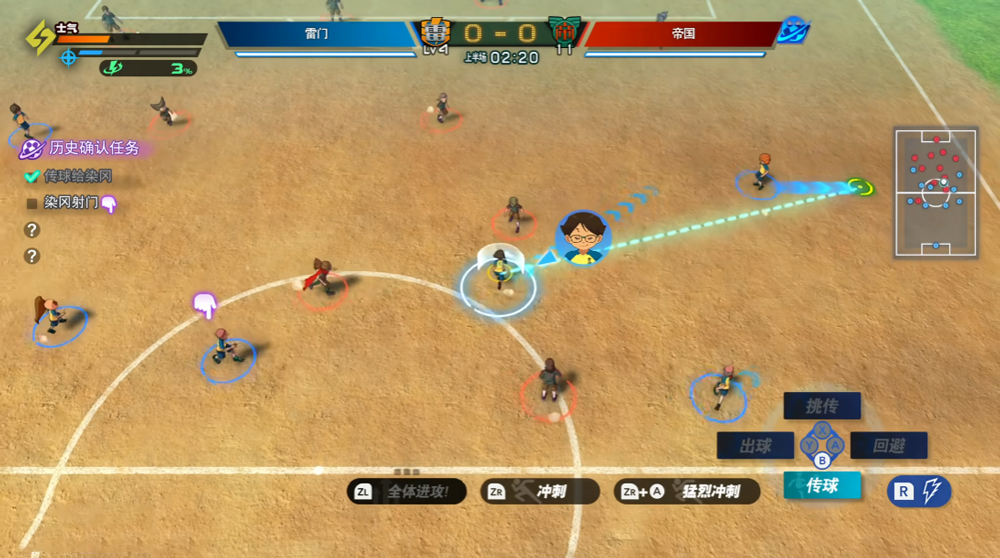The width and height of the screenshot is (1000, 558).
Task: Activate the 冲刺 sprint command
Action: 541,491
